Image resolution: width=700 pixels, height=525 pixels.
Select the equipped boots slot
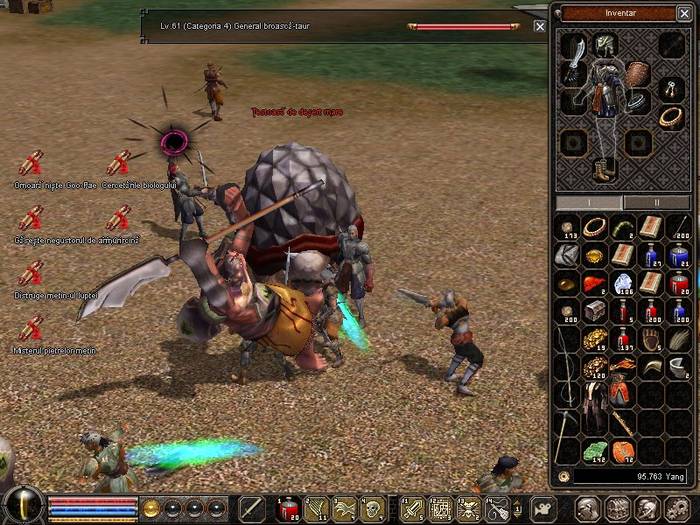(606, 170)
